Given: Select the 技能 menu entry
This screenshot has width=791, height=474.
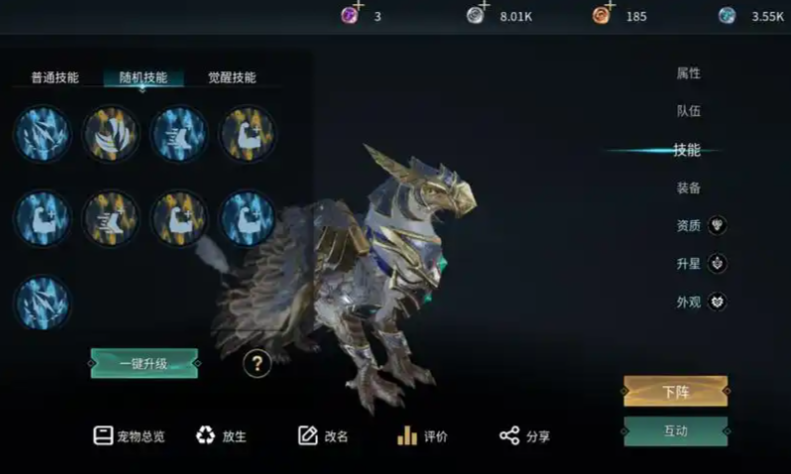Looking at the screenshot, I should pos(687,150).
